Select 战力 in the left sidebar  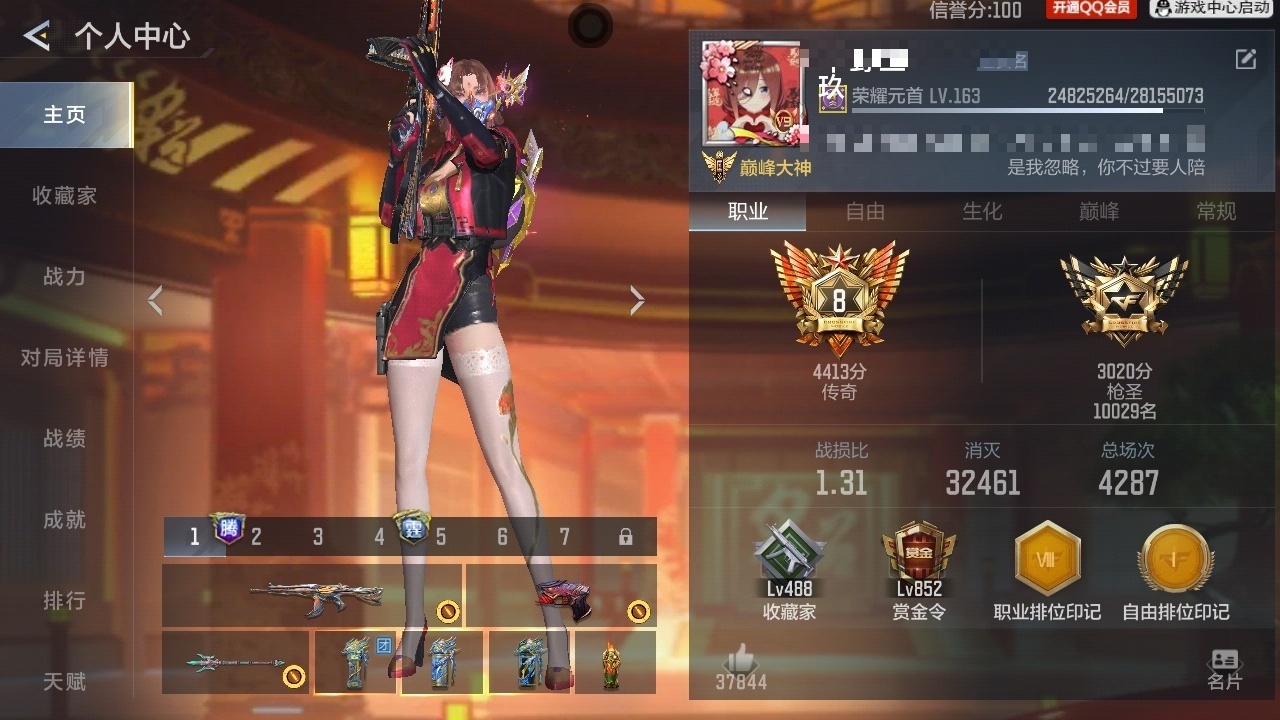click(x=64, y=277)
